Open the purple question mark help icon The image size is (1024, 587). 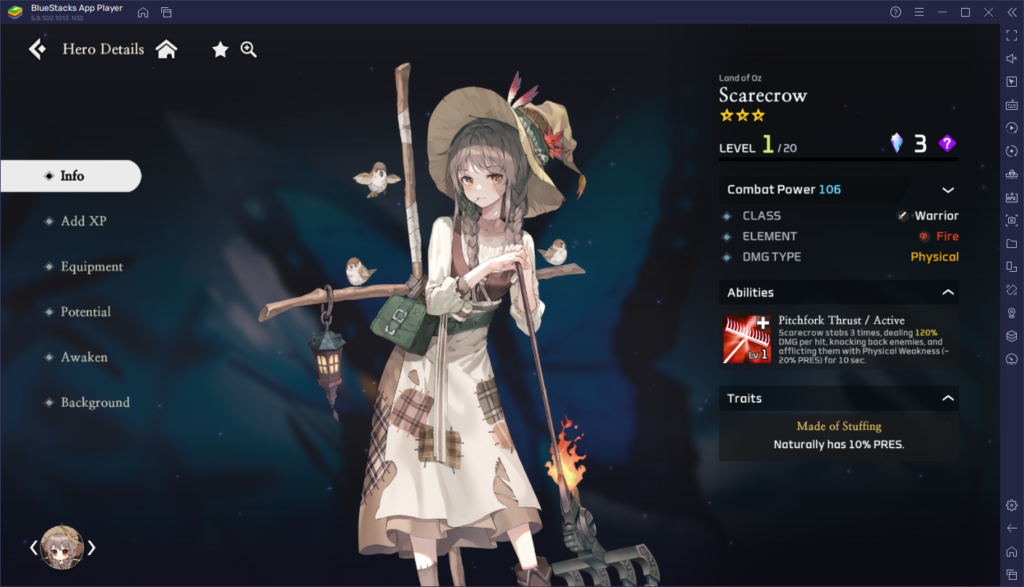pyautogui.click(x=947, y=144)
